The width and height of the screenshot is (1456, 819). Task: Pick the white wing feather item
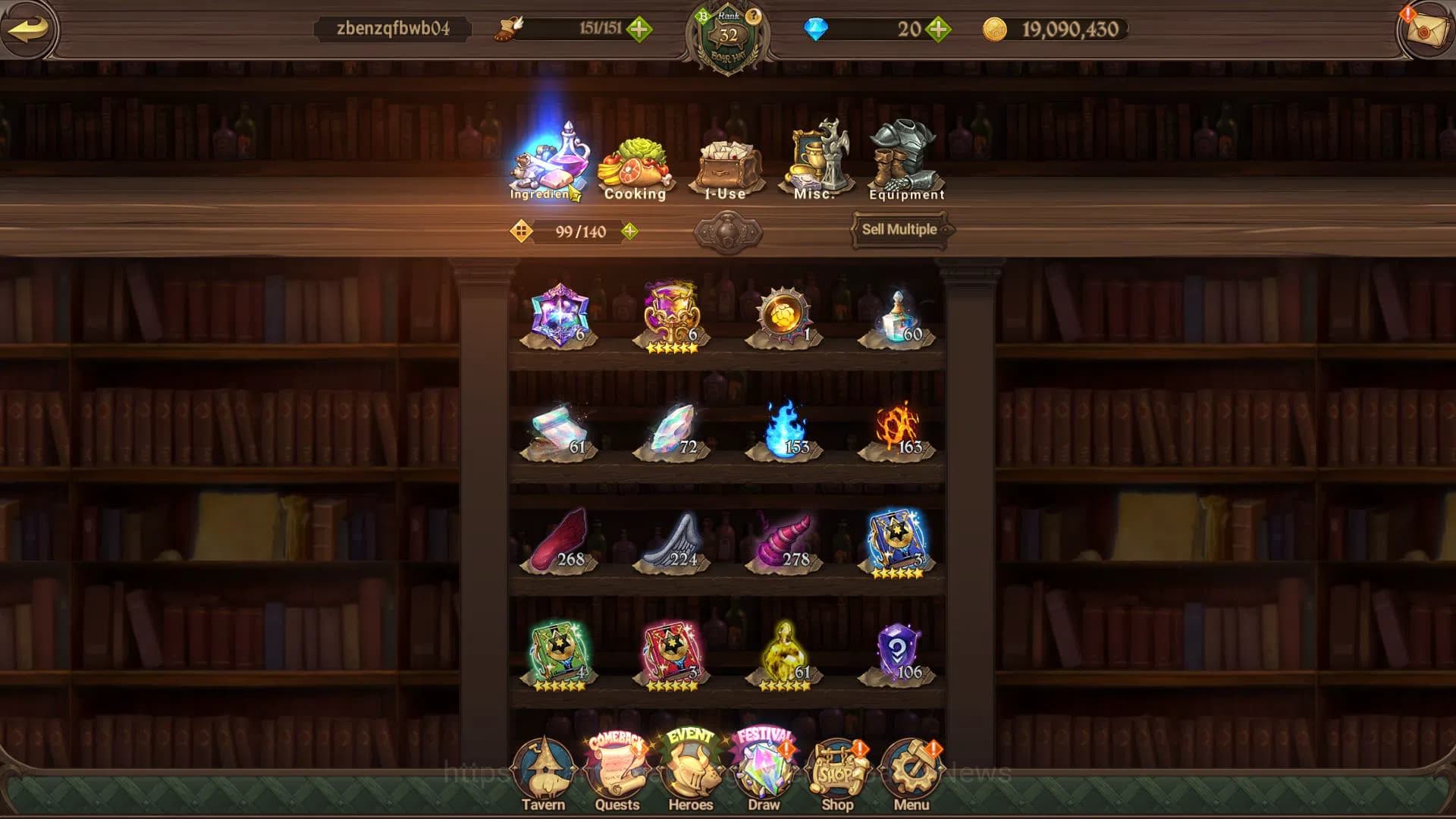tap(671, 541)
